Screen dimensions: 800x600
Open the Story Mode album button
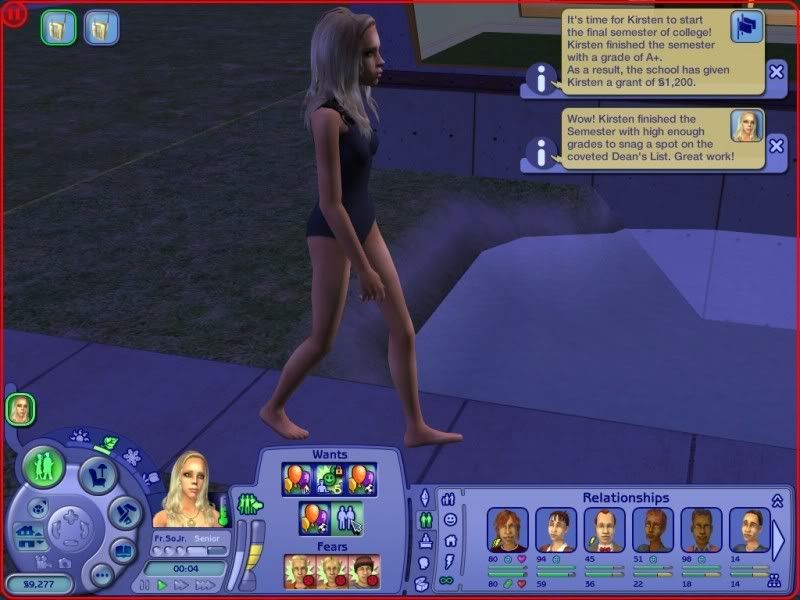tap(122, 551)
